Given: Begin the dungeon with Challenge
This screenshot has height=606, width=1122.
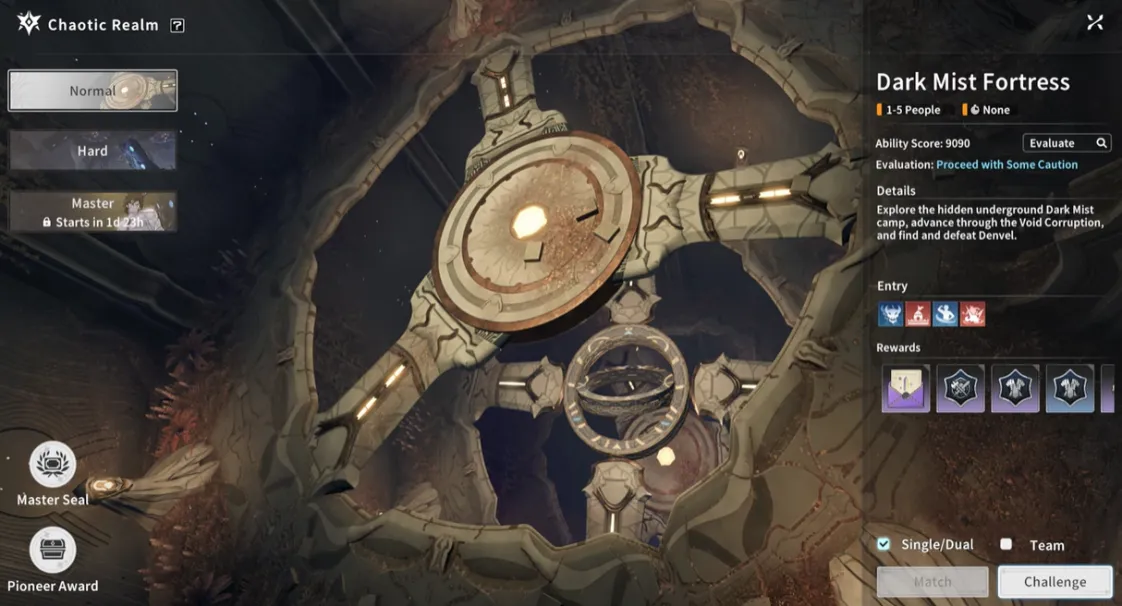Looking at the screenshot, I should click(1055, 581).
